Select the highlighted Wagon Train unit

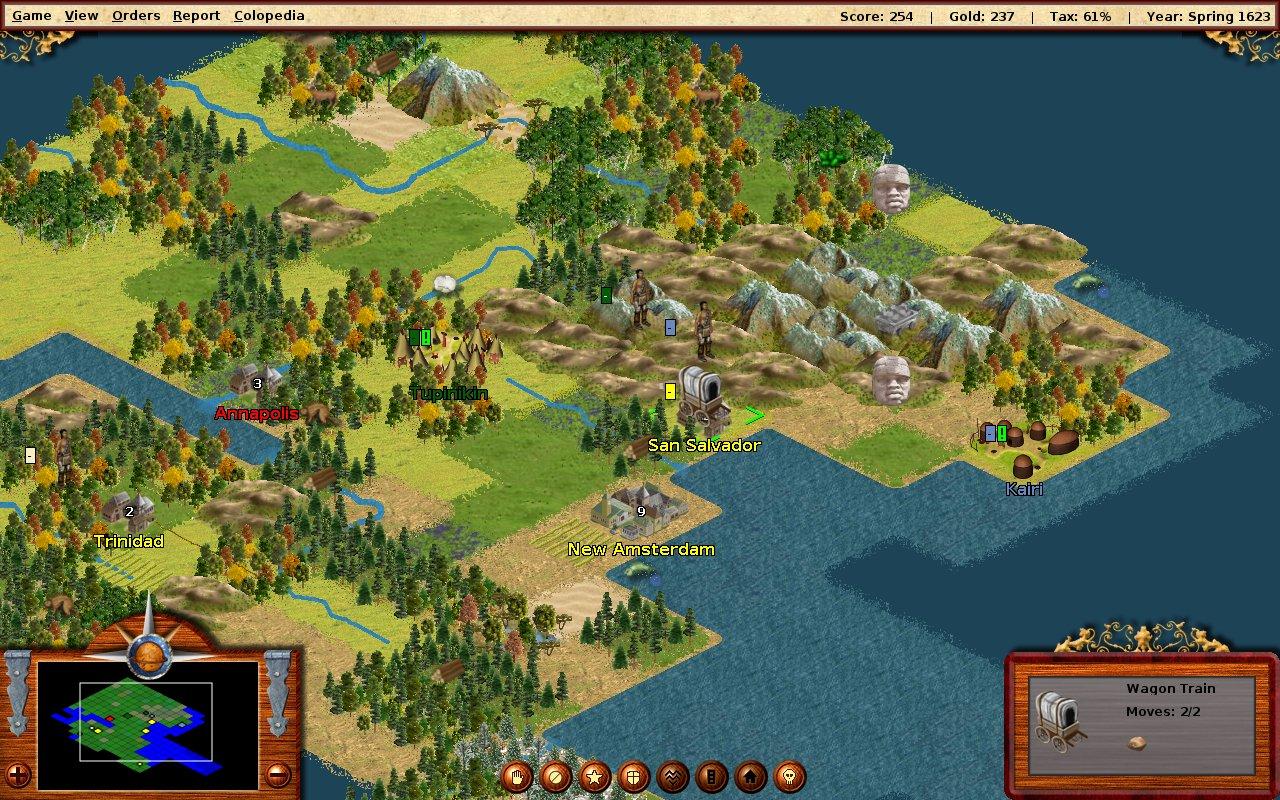click(x=699, y=400)
